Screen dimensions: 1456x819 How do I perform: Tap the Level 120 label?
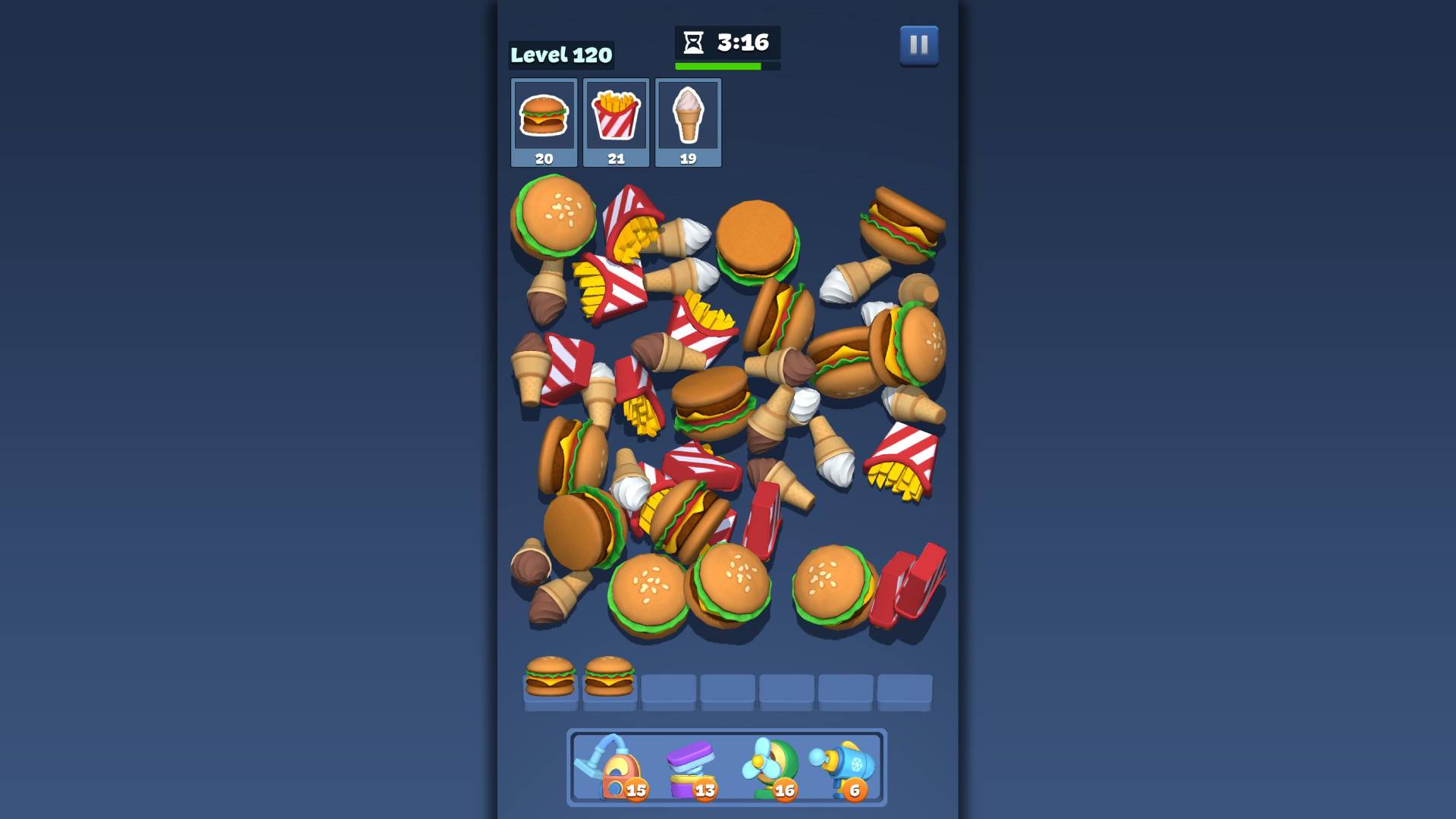click(x=562, y=55)
